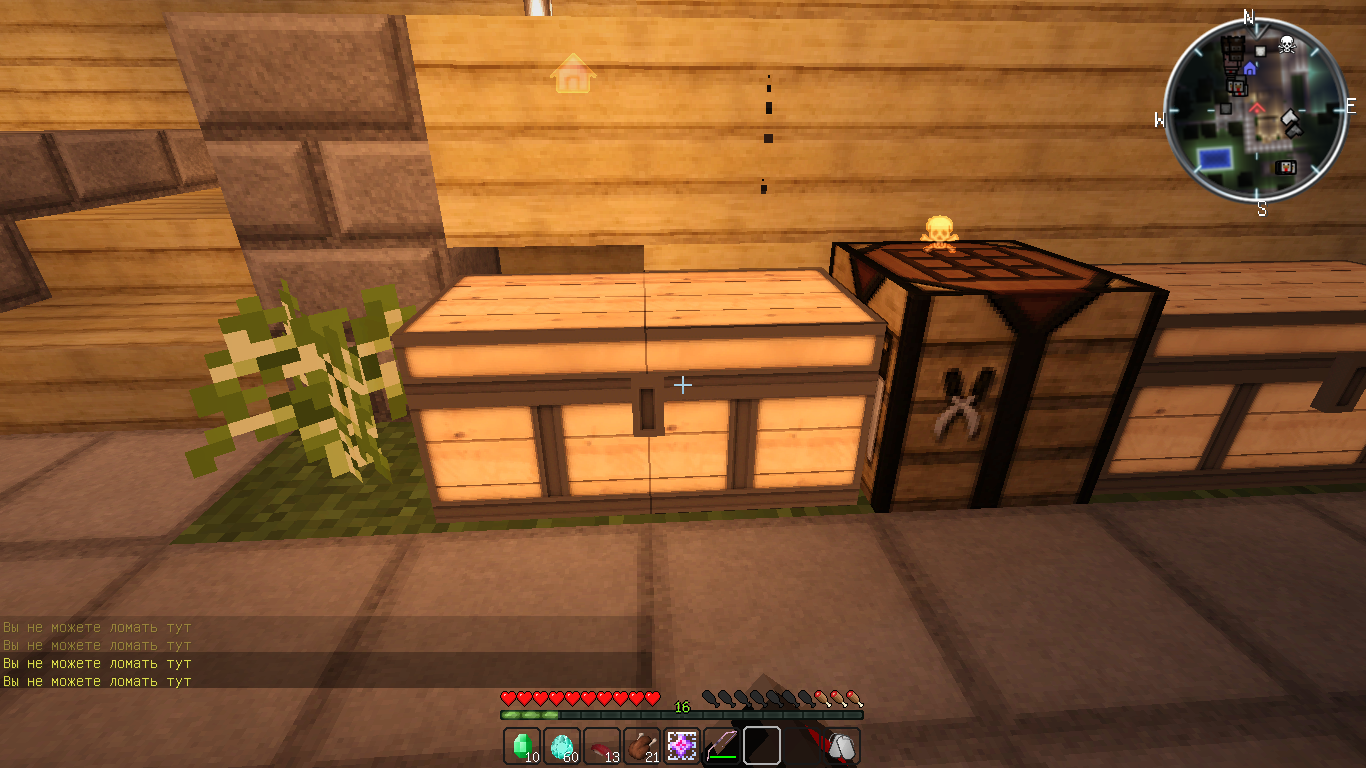Select the cooked chicken hotbar slot
The width and height of the screenshot is (1366, 768).
point(641,746)
